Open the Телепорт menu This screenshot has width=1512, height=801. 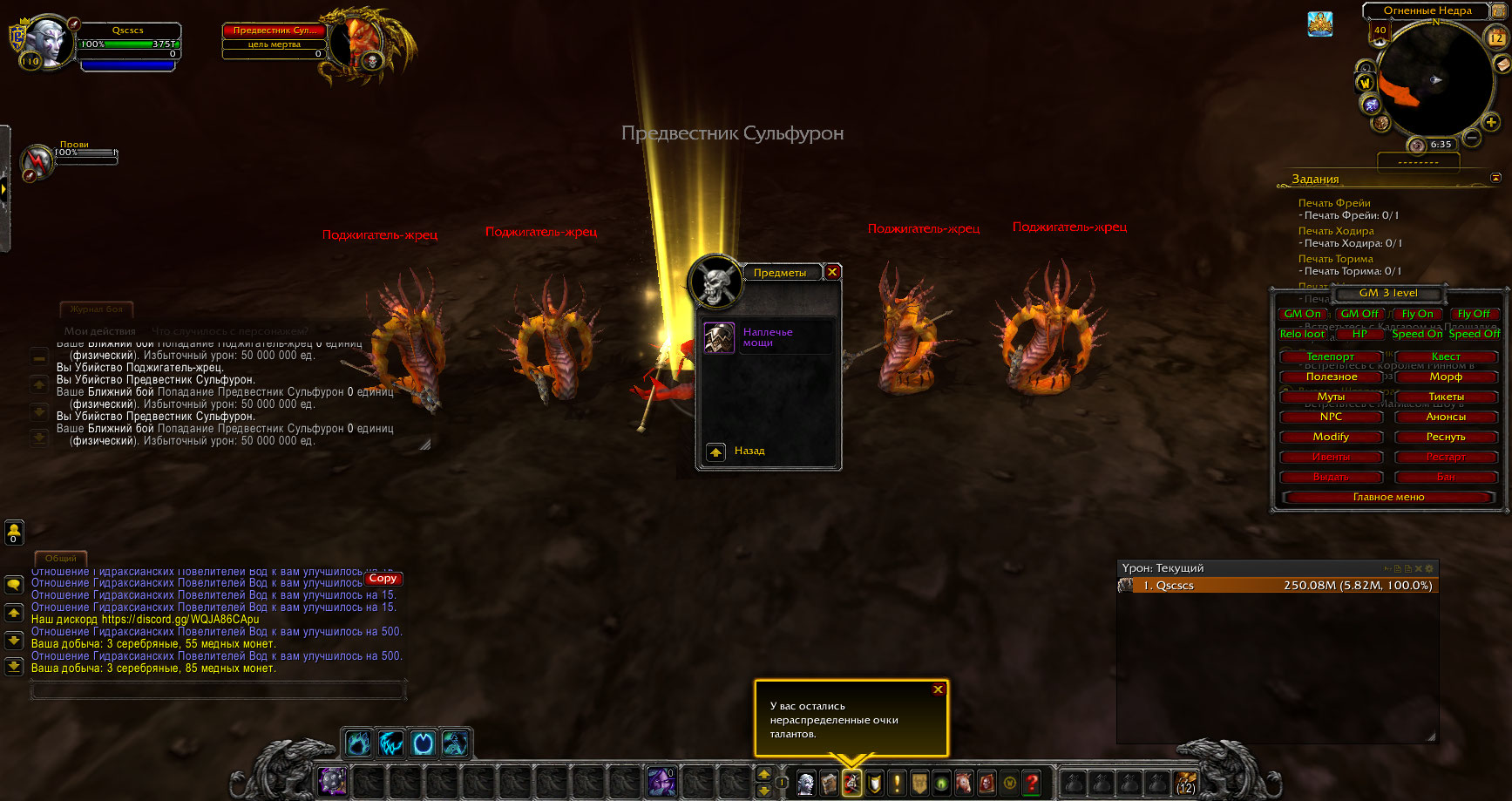[1330, 356]
